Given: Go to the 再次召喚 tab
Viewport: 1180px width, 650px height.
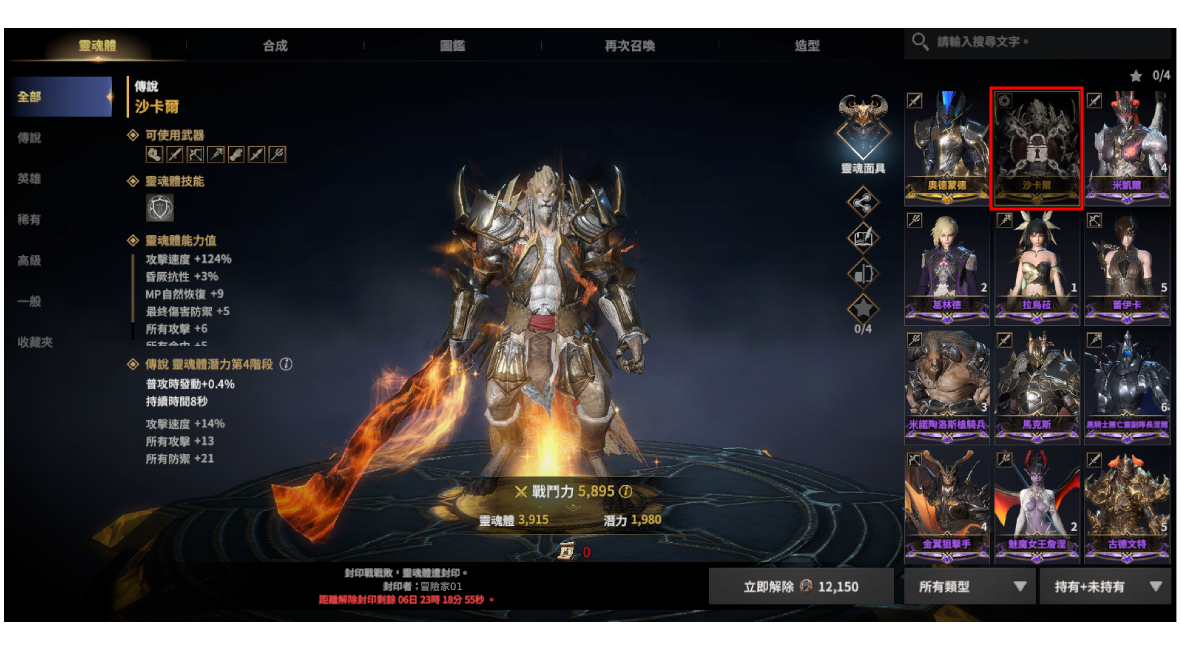Looking at the screenshot, I should (630, 46).
